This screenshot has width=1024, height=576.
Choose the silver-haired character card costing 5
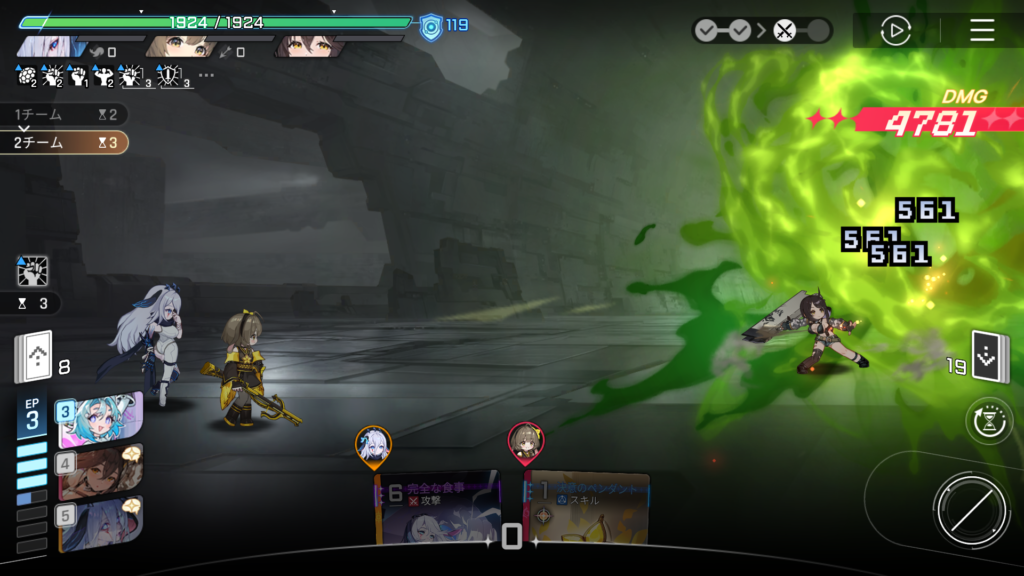(x=100, y=524)
